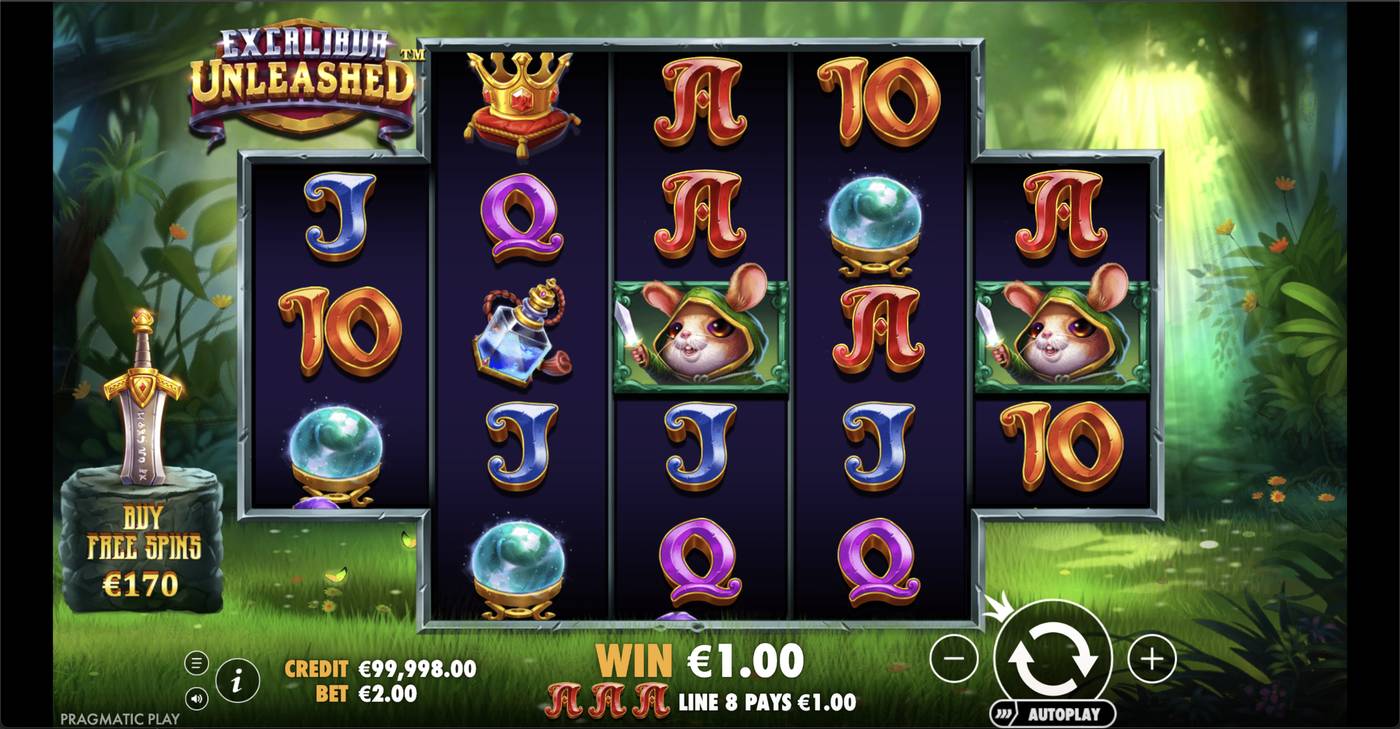Decrease the bet with the minus control

click(x=957, y=658)
